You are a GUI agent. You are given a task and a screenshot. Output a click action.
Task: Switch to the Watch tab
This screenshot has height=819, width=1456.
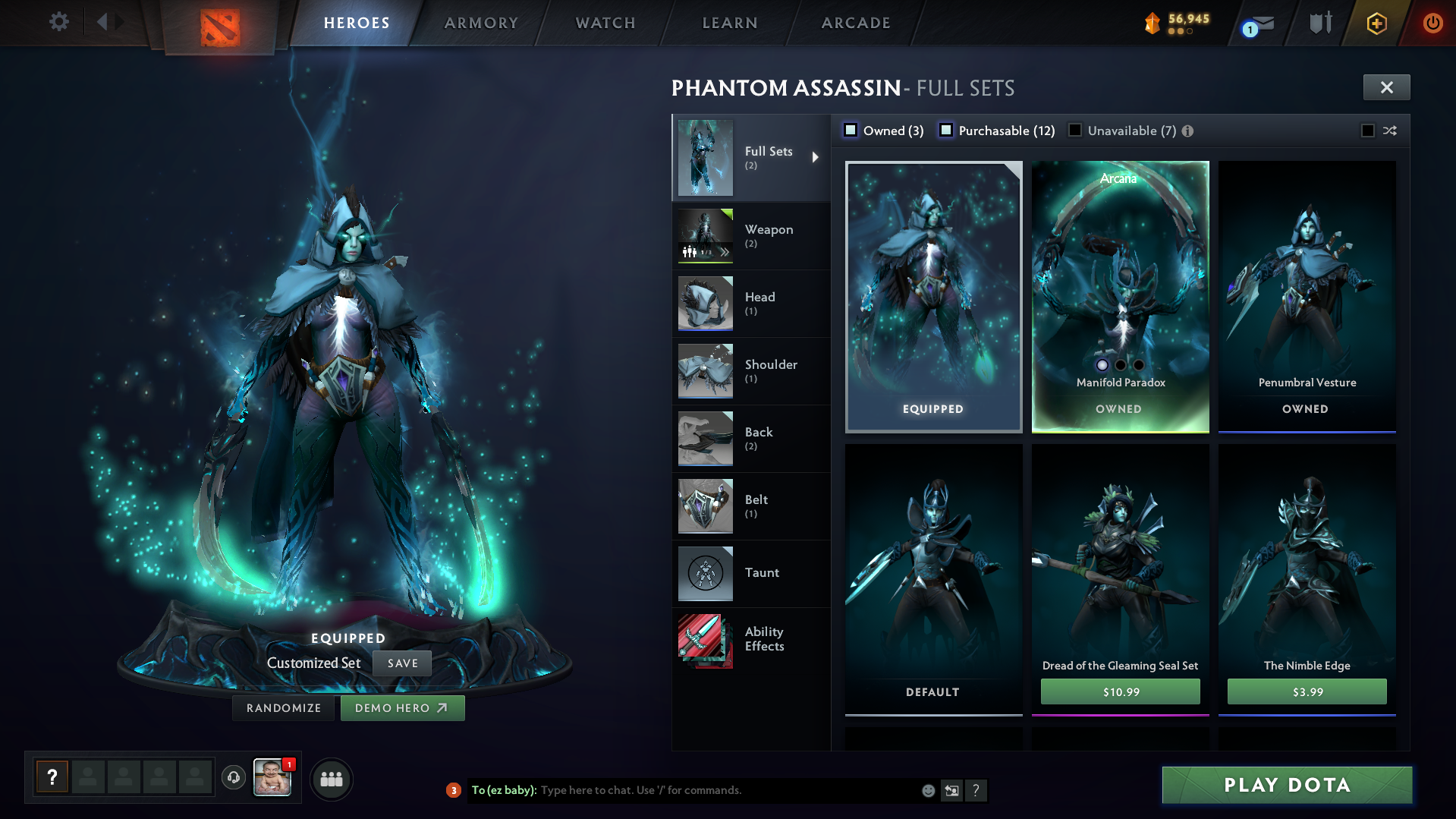(605, 23)
